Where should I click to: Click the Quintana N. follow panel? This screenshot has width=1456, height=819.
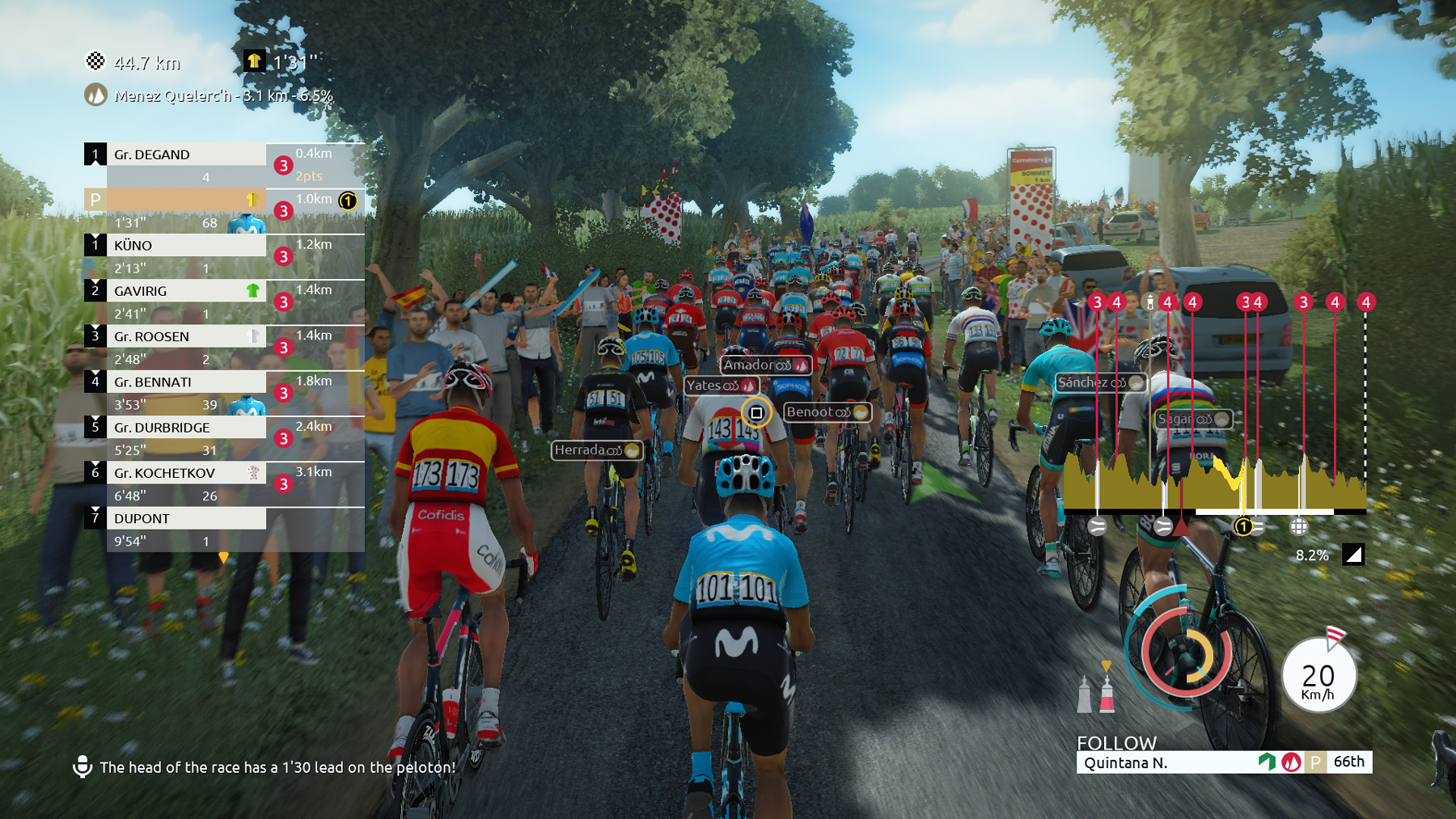click(1223, 762)
